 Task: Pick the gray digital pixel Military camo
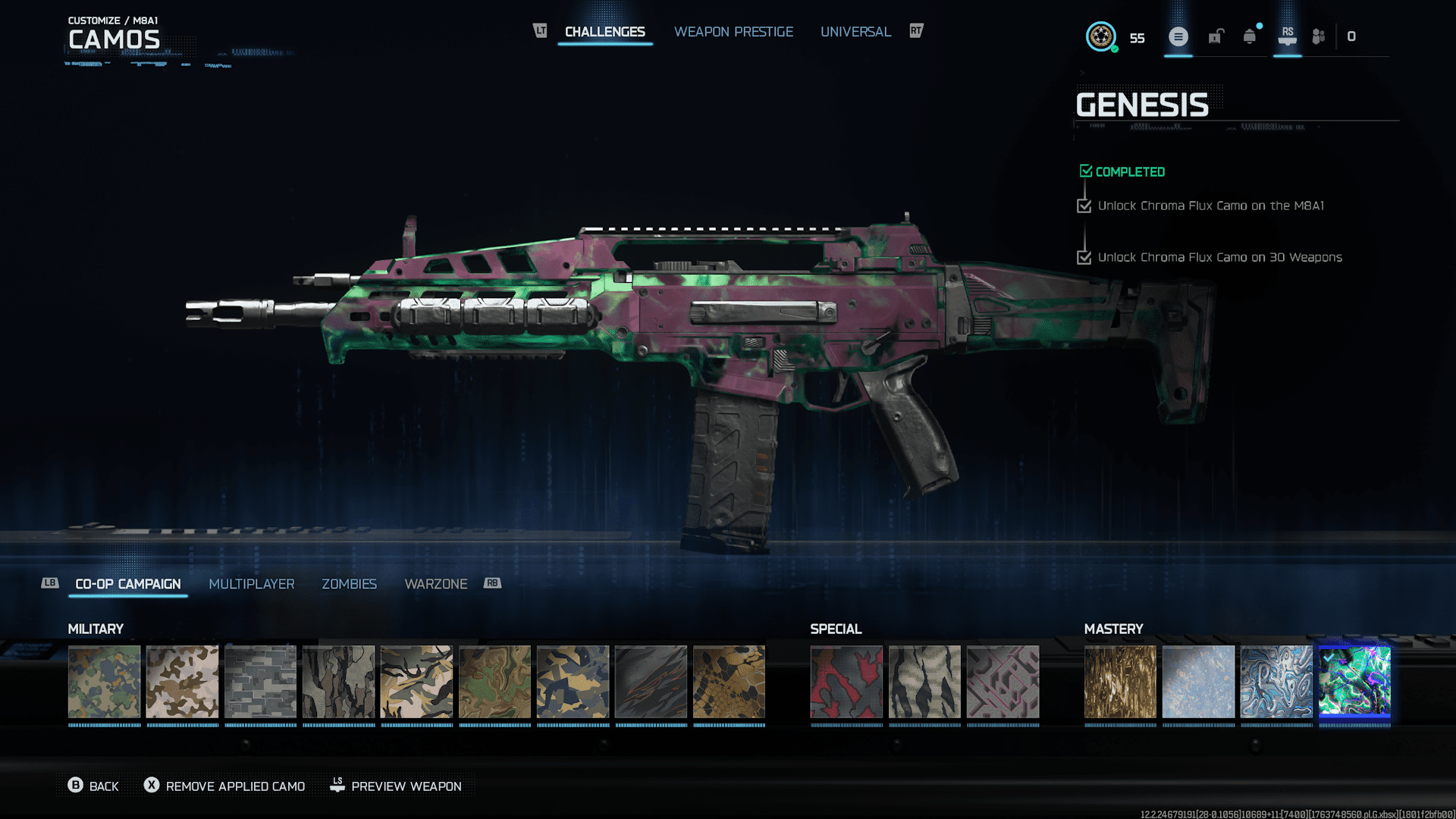coord(260,682)
